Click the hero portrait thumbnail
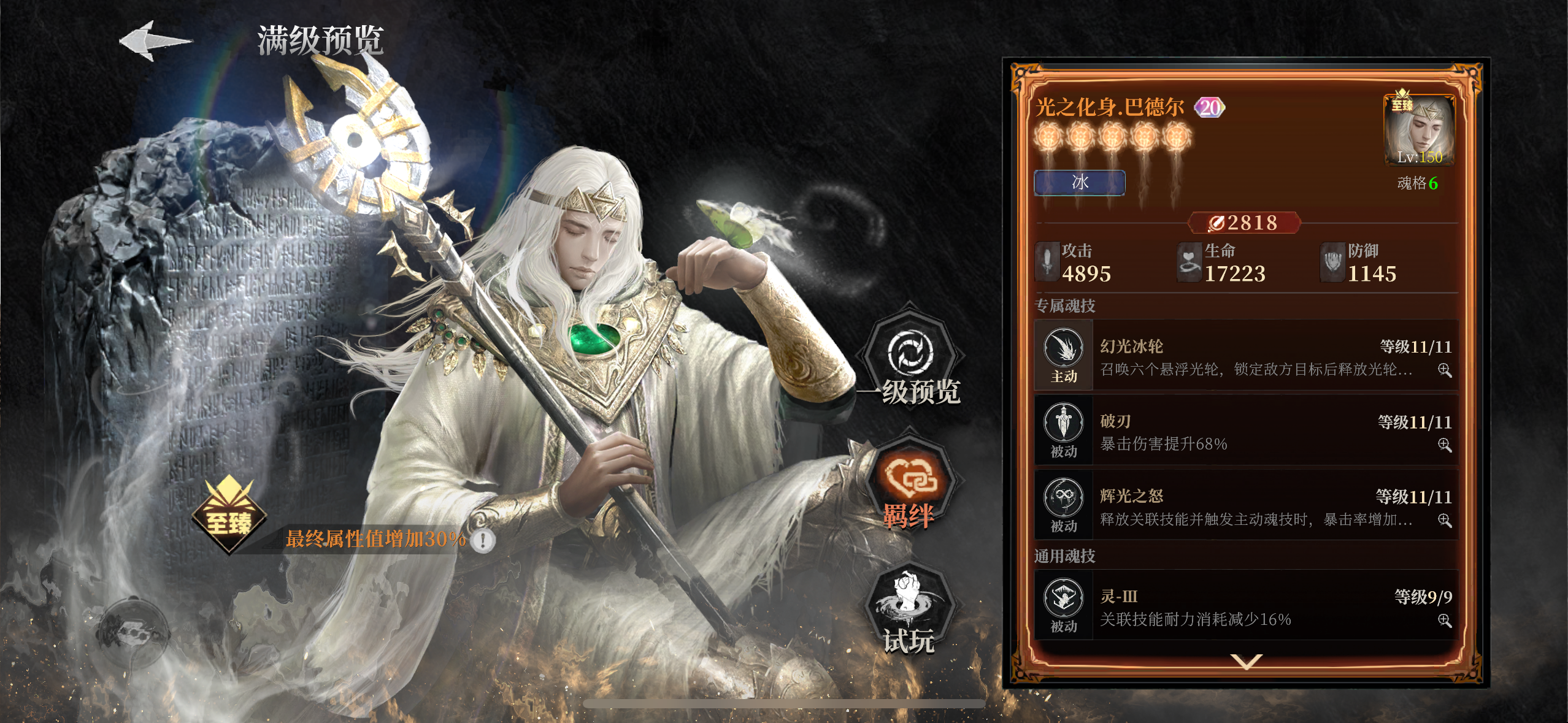Screen dimensions: 1568x723 click(1420, 131)
